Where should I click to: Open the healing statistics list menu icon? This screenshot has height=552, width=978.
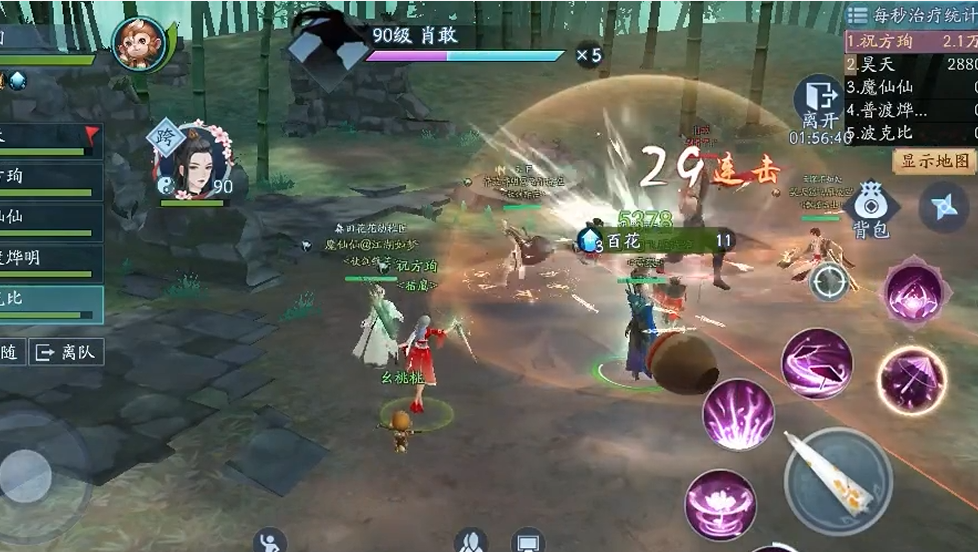pyautogui.click(x=857, y=14)
